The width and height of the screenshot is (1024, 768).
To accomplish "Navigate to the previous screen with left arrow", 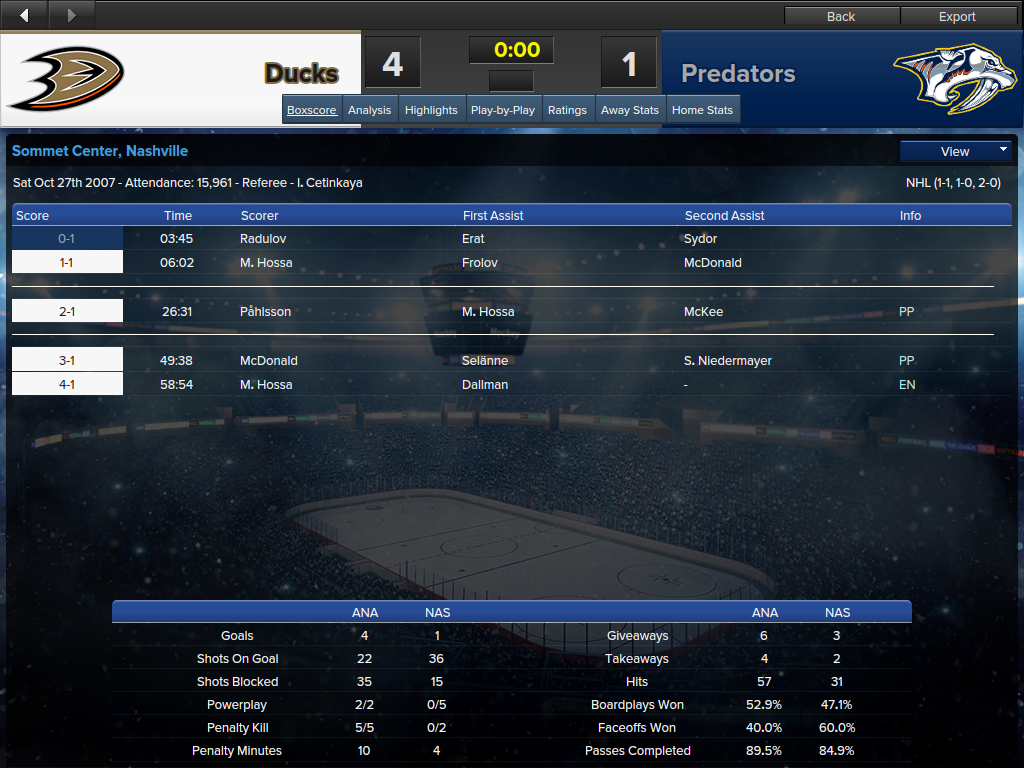I will 25,15.
